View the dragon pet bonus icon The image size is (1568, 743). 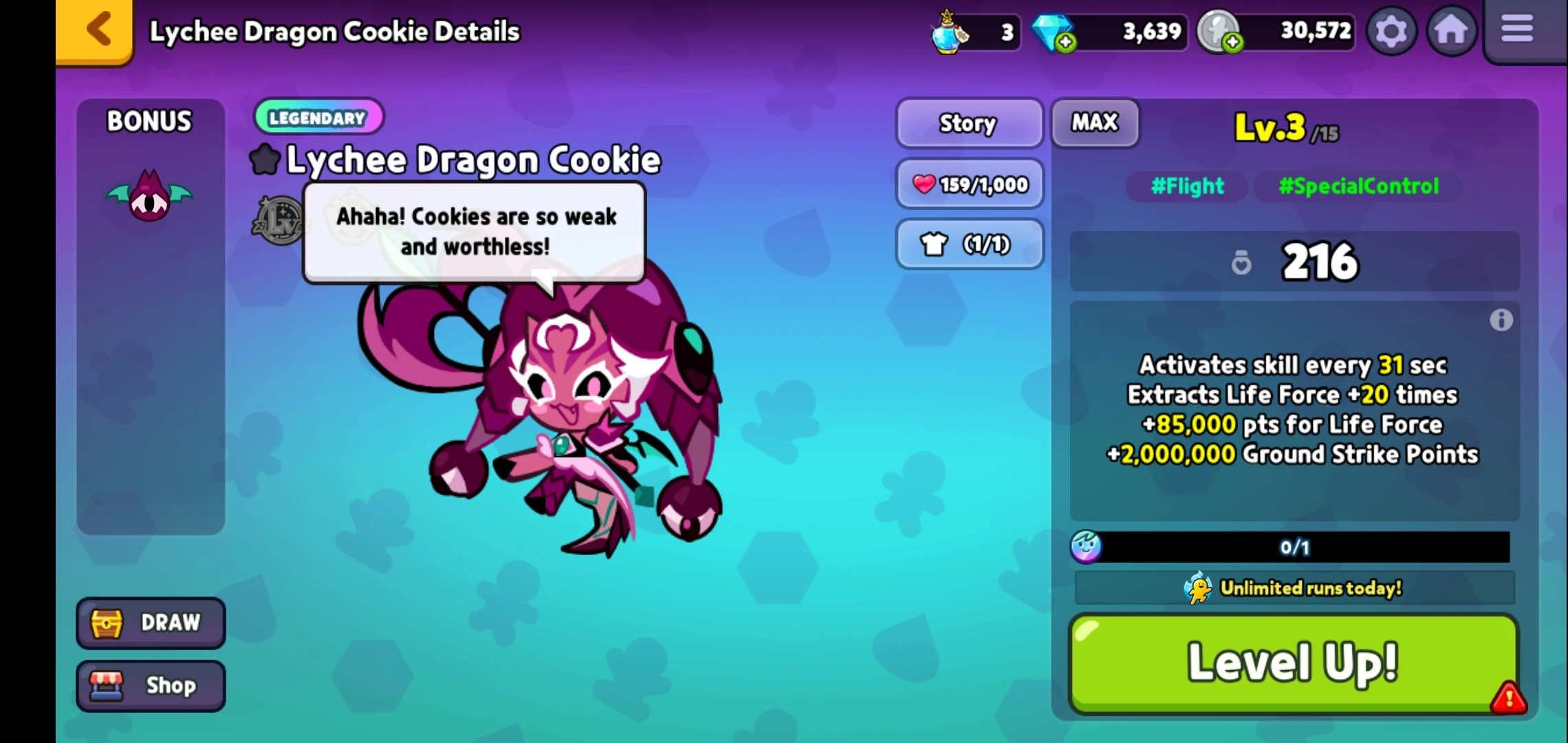[150, 196]
